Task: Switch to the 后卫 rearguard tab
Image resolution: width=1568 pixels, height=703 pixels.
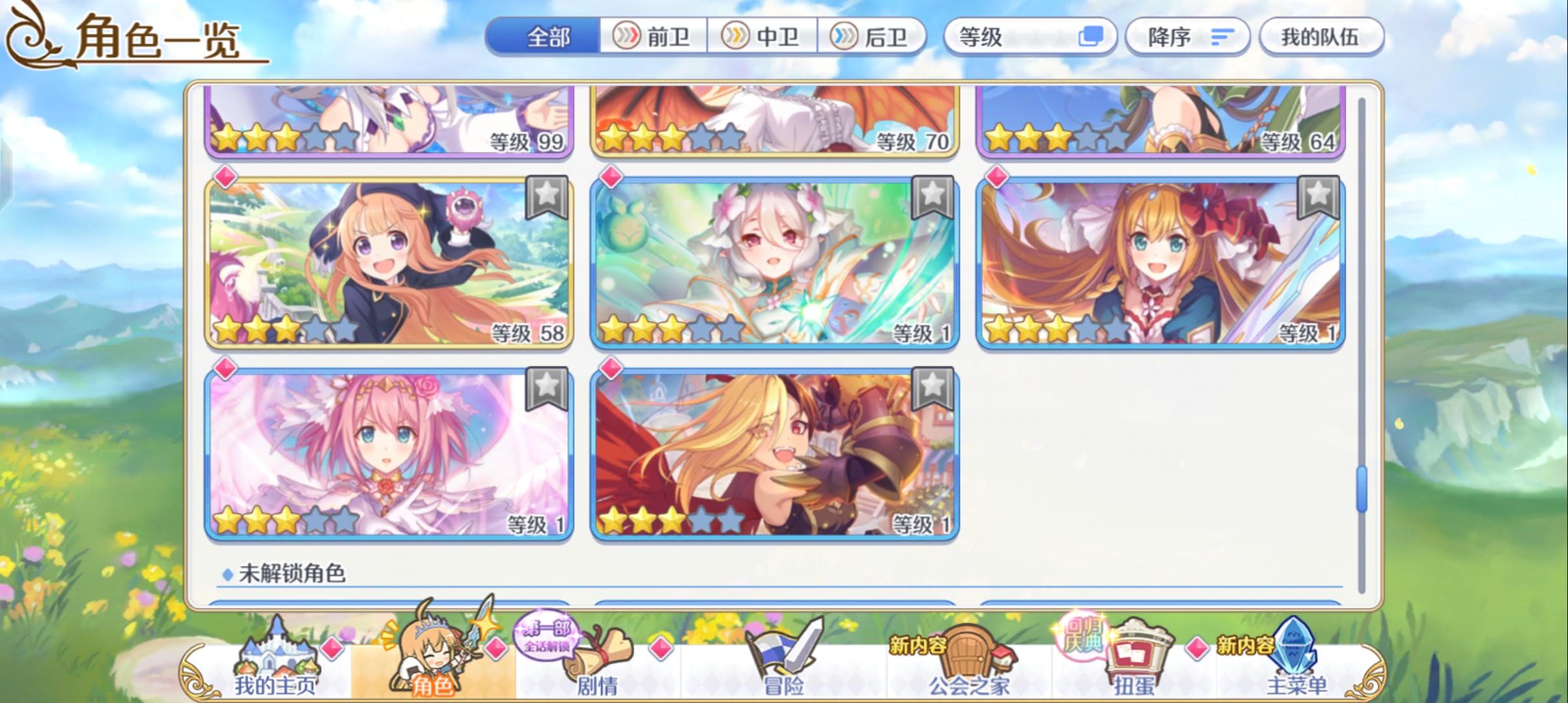Action: click(x=875, y=37)
